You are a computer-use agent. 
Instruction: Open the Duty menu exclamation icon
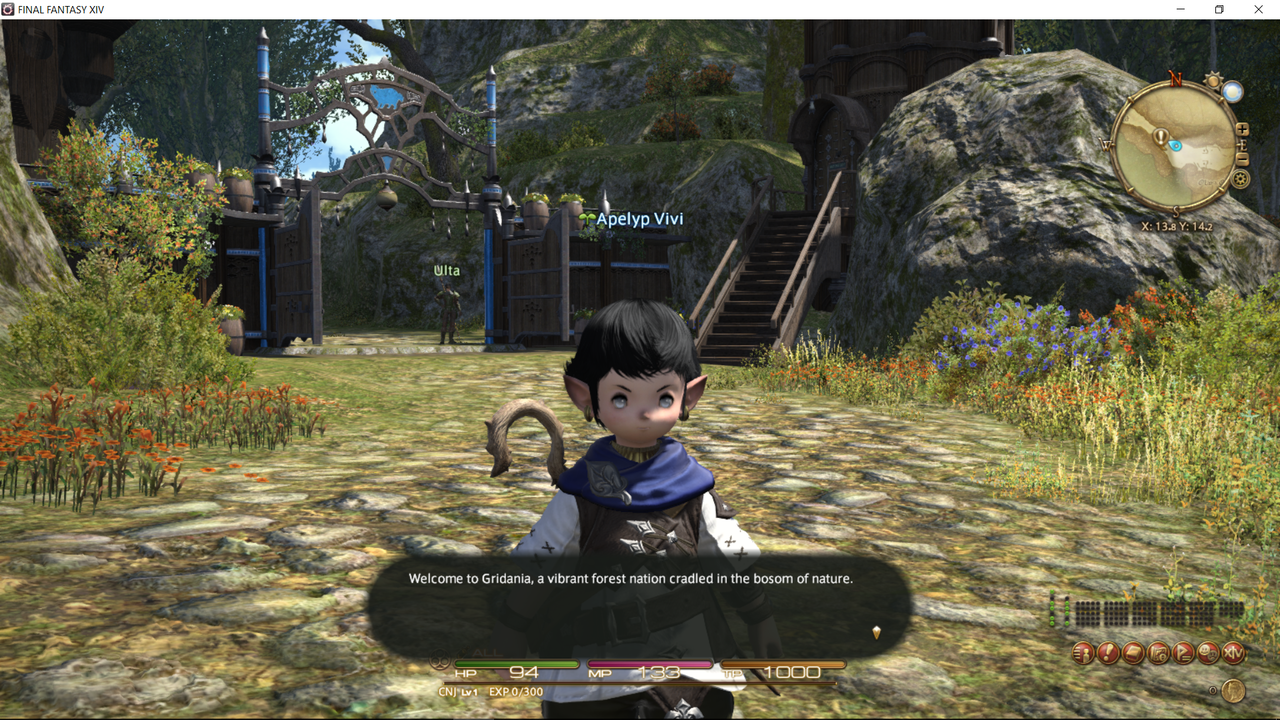click(1108, 654)
